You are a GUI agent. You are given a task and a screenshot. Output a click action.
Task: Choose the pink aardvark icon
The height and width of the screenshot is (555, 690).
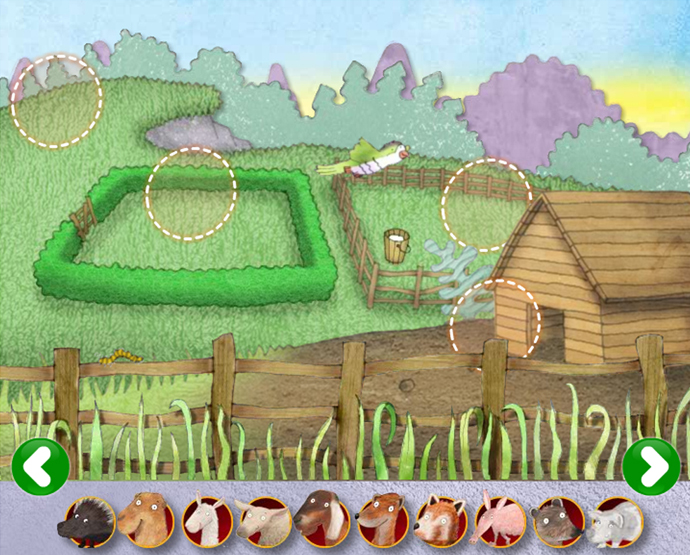(498, 521)
